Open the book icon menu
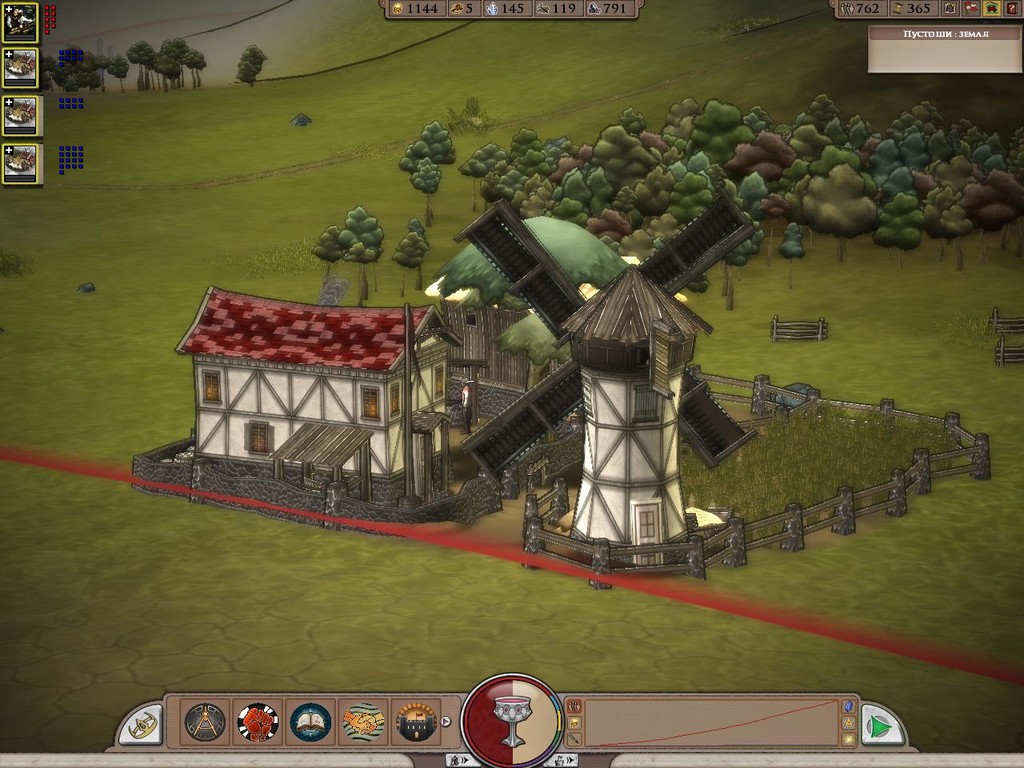Image resolution: width=1024 pixels, height=768 pixels. point(310,721)
